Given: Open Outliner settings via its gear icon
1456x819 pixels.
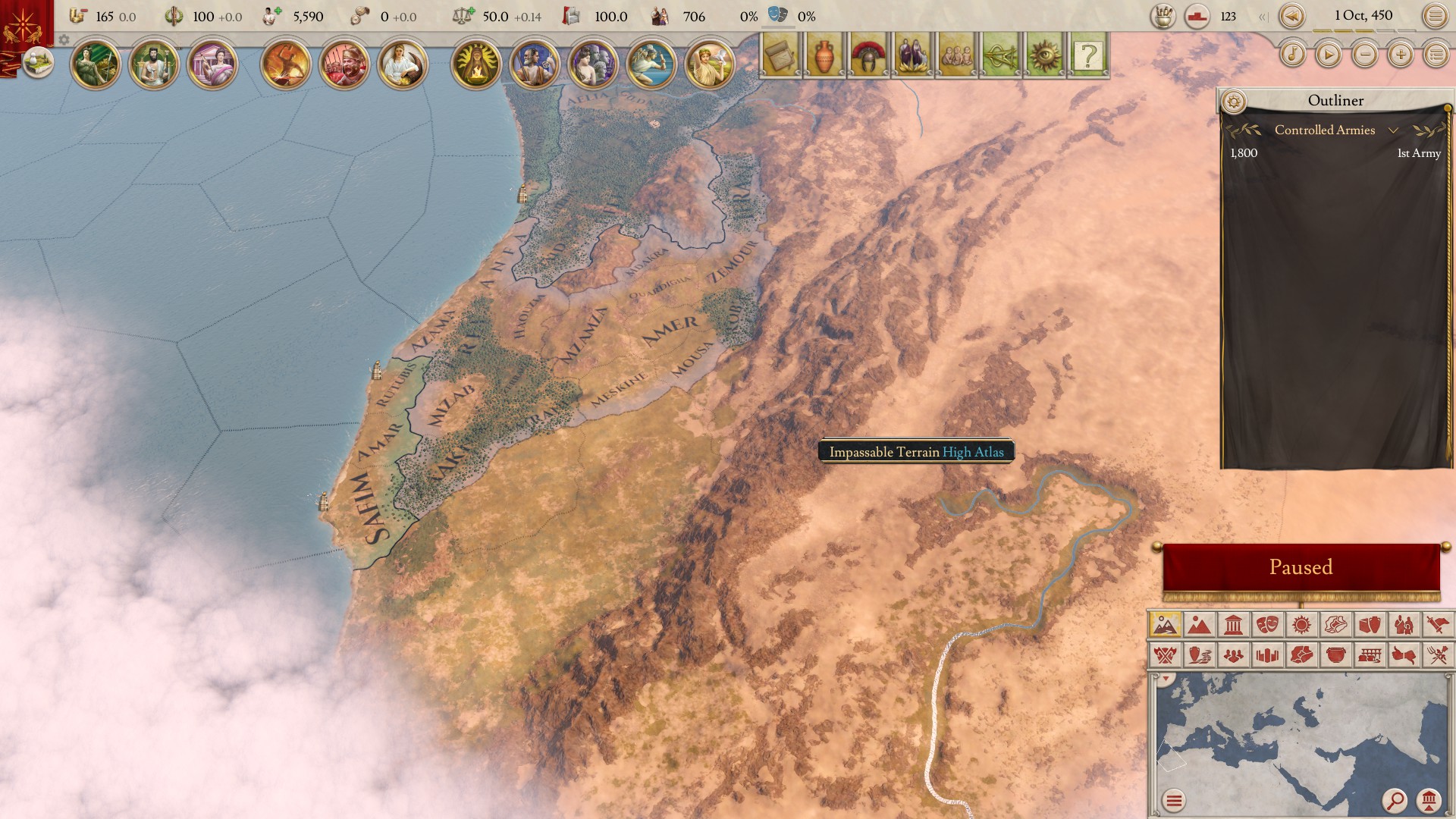Looking at the screenshot, I should coord(1235,99).
